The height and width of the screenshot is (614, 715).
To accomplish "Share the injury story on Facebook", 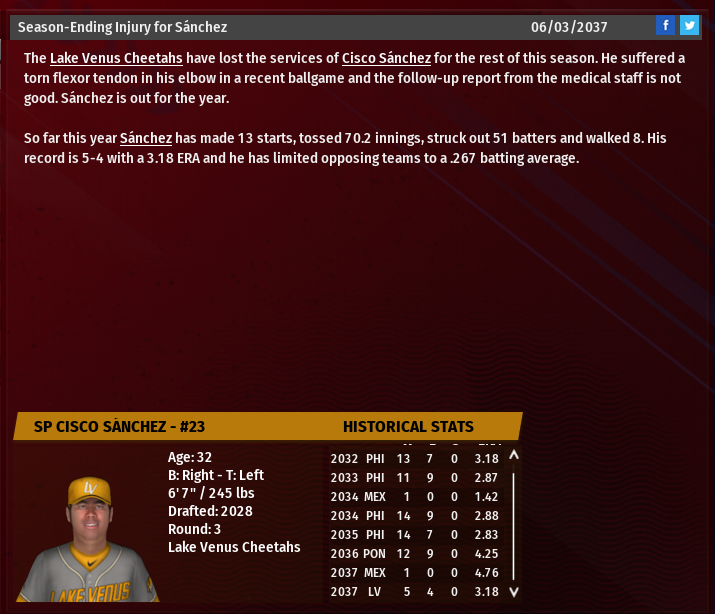I will coord(666,26).
